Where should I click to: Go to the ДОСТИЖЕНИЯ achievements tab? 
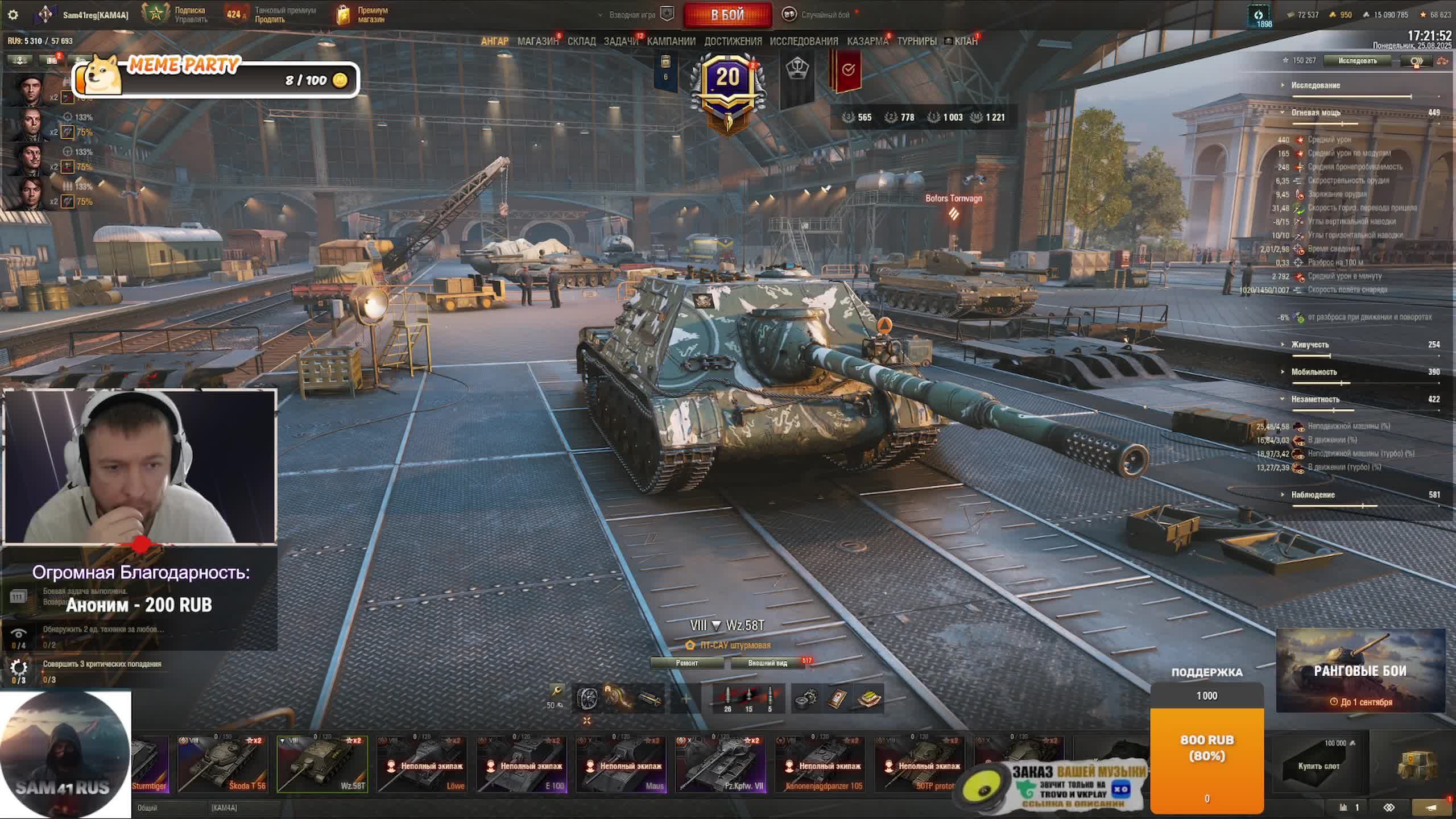tap(733, 41)
